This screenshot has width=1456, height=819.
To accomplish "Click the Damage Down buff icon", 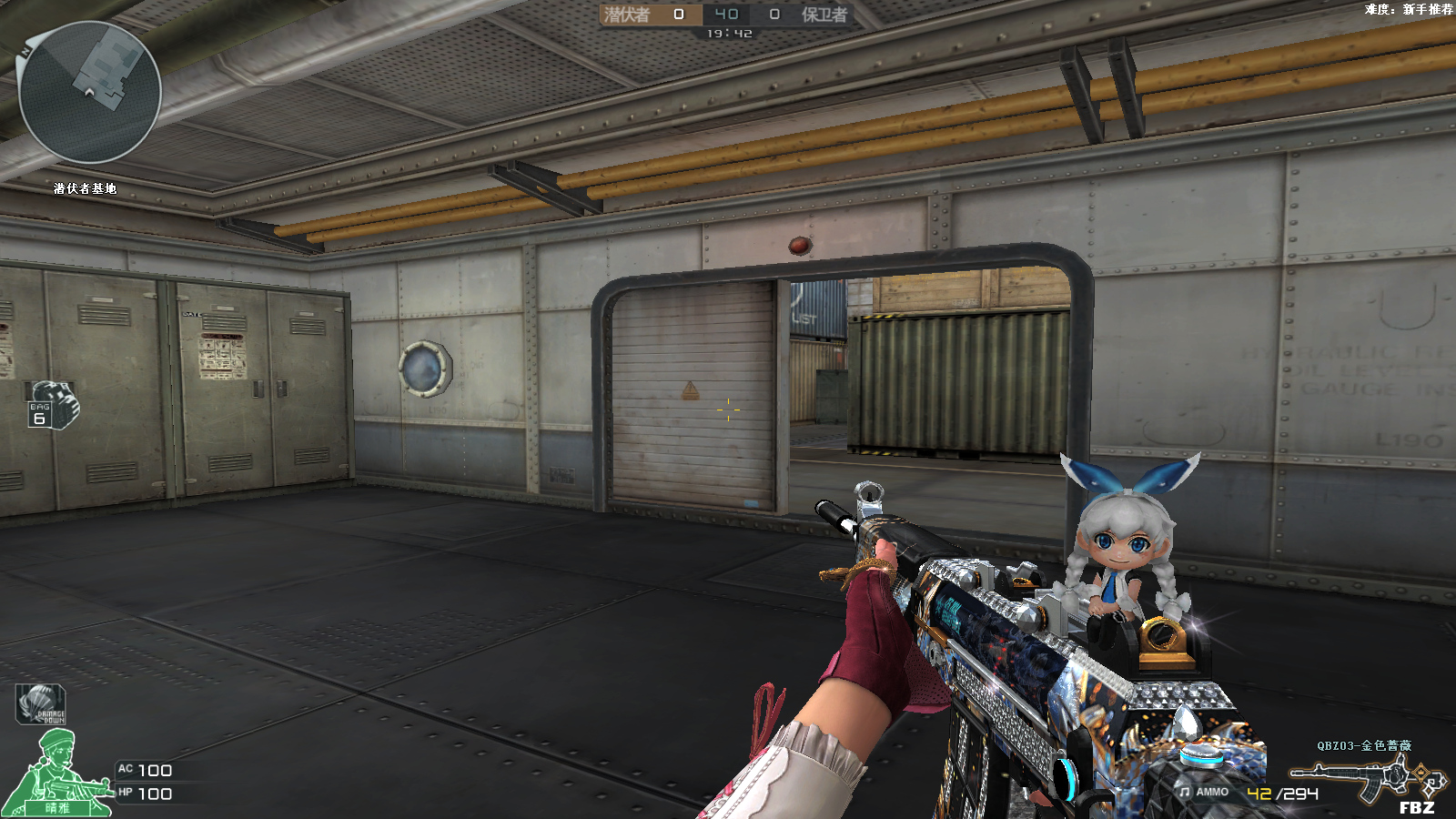I will click(41, 704).
